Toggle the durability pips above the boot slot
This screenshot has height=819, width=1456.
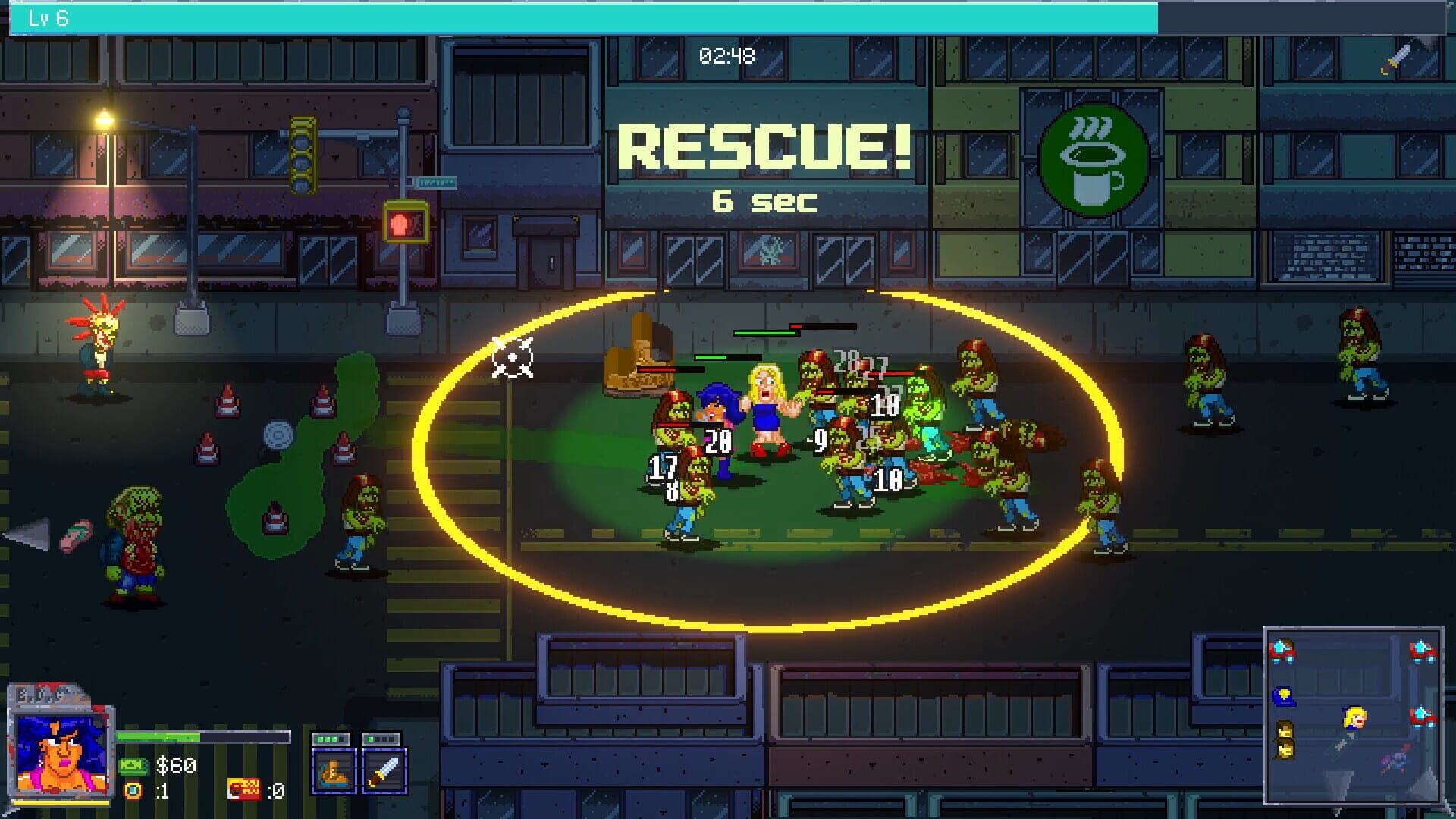point(329,737)
